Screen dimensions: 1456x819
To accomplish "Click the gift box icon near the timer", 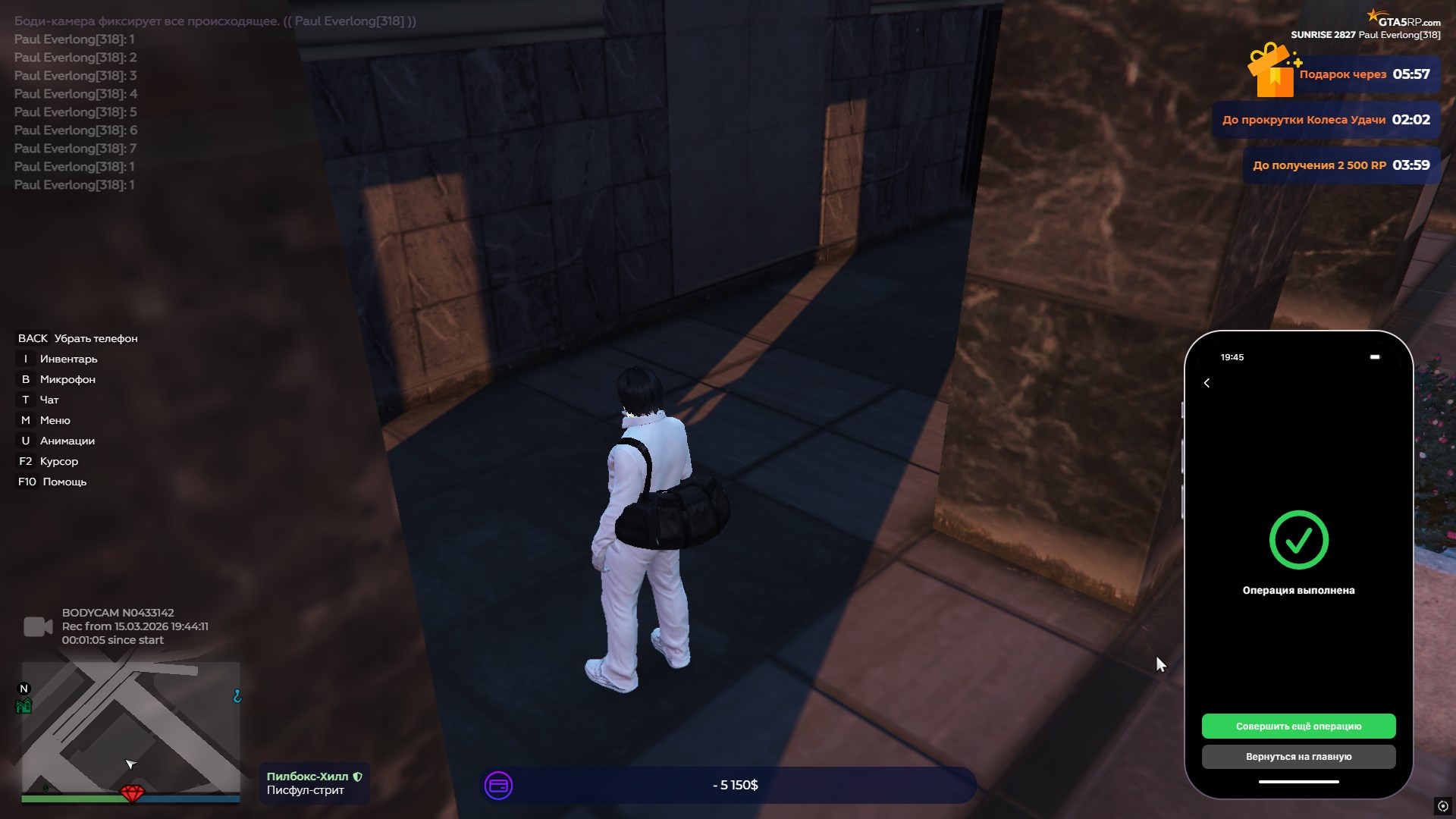I will [1271, 74].
